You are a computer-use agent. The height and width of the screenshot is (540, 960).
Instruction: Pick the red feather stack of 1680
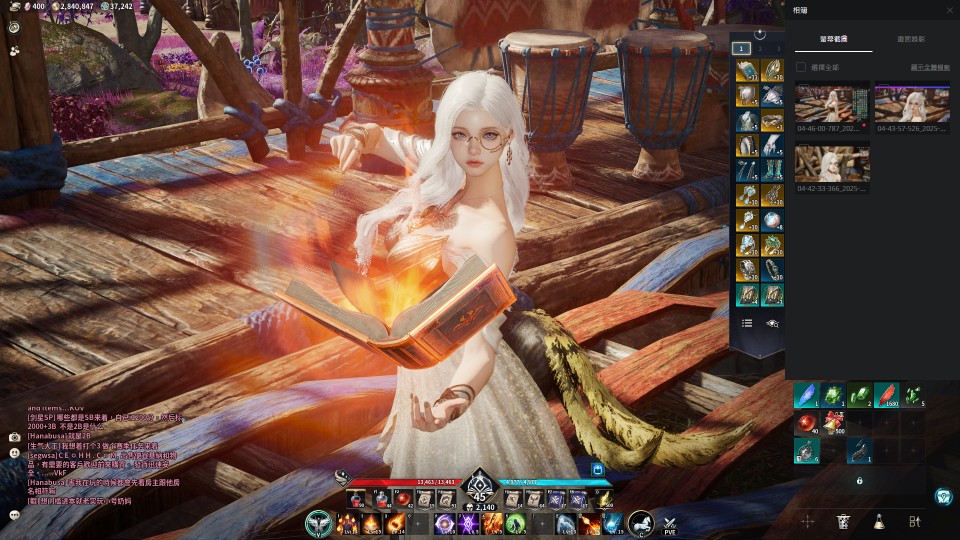[886, 396]
